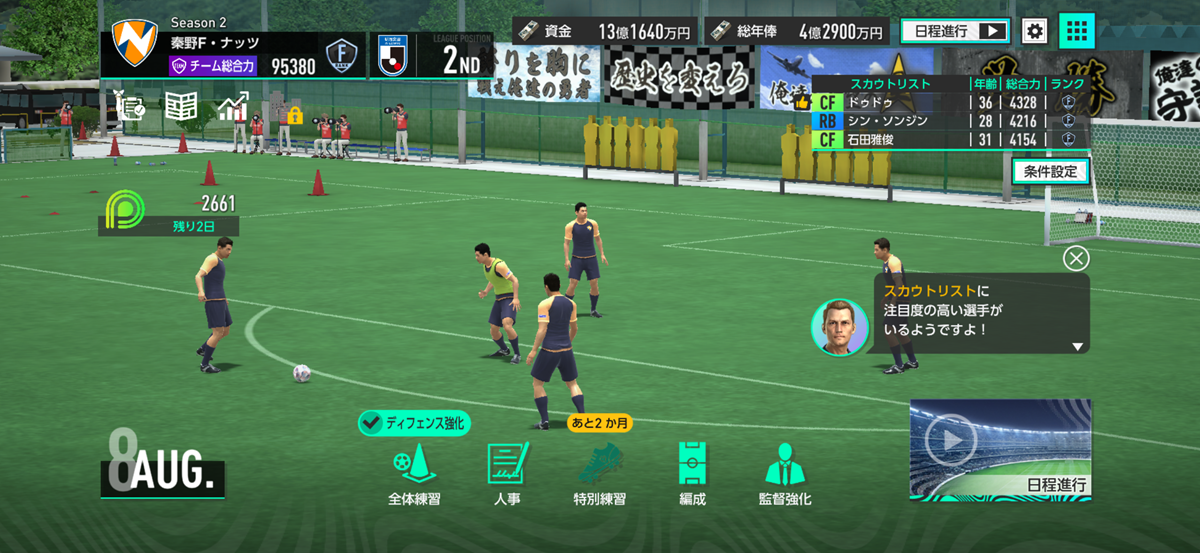Screen dimensions: 1200x553
Task: Close the scout advisor speech bubble
Action: [1076, 259]
